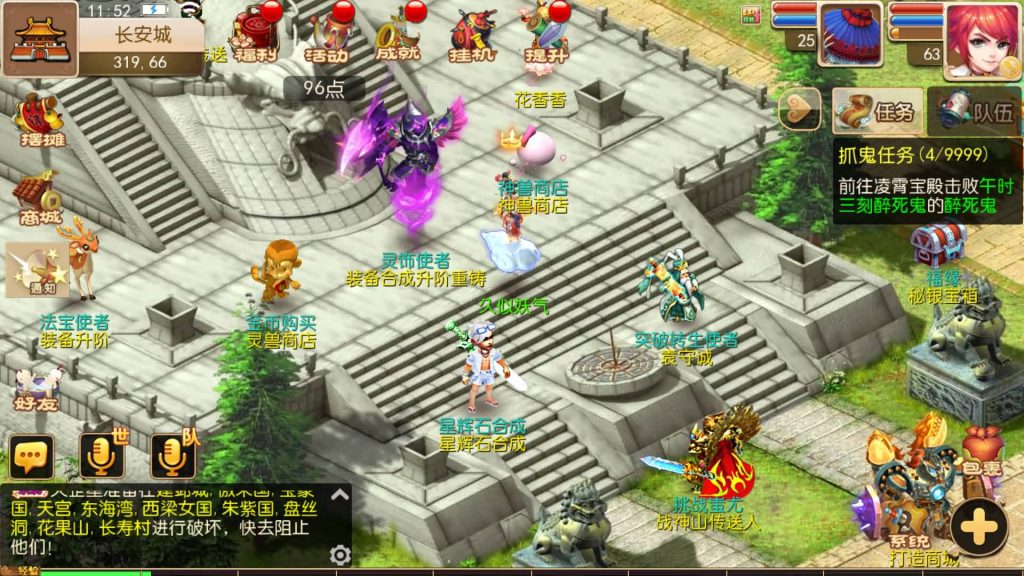Tap the 队 team voice microphone
Viewport: 1024px width, 576px height.
coord(172,457)
